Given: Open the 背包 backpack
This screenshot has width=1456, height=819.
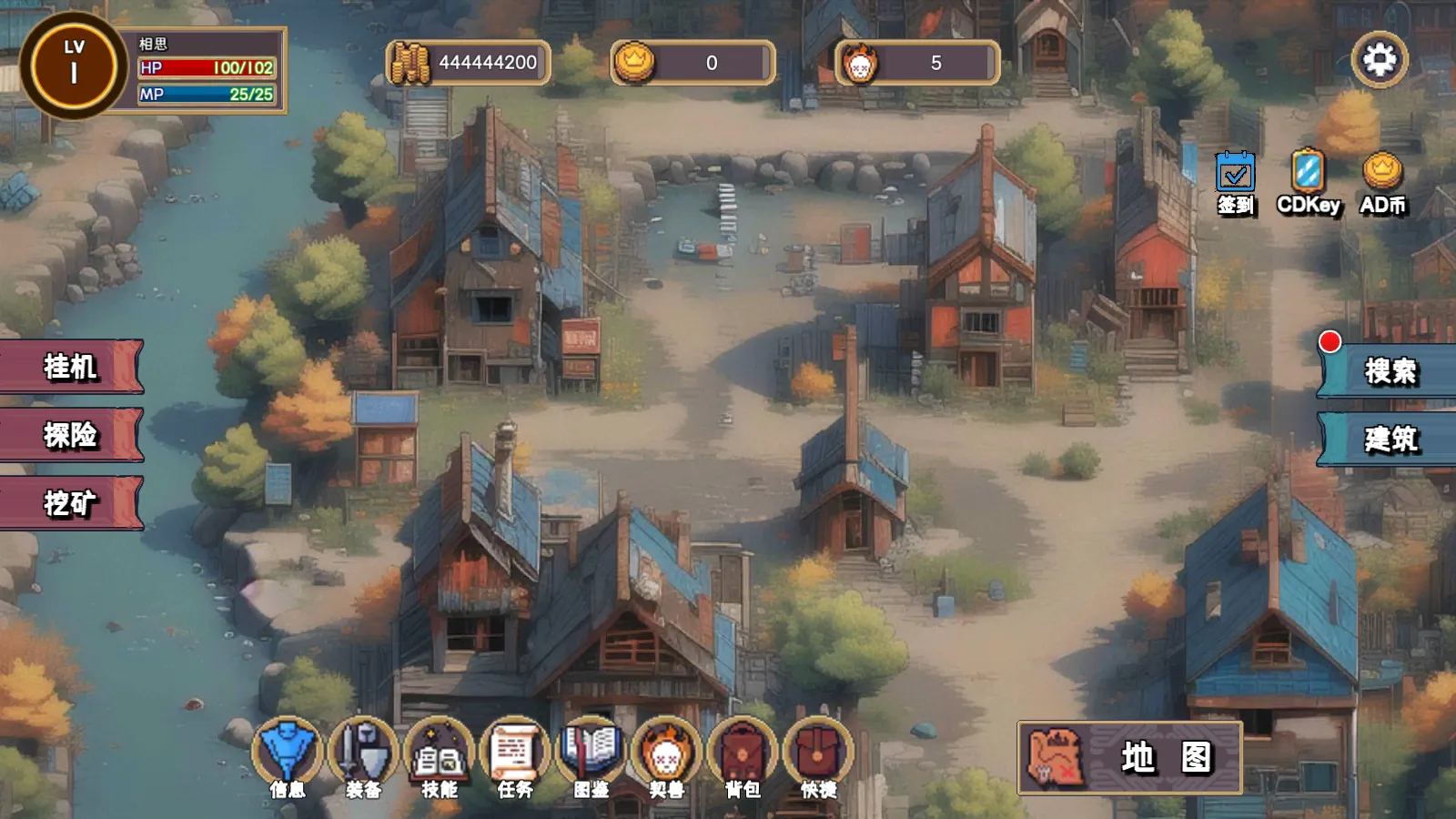Looking at the screenshot, I should coord(743,757).
